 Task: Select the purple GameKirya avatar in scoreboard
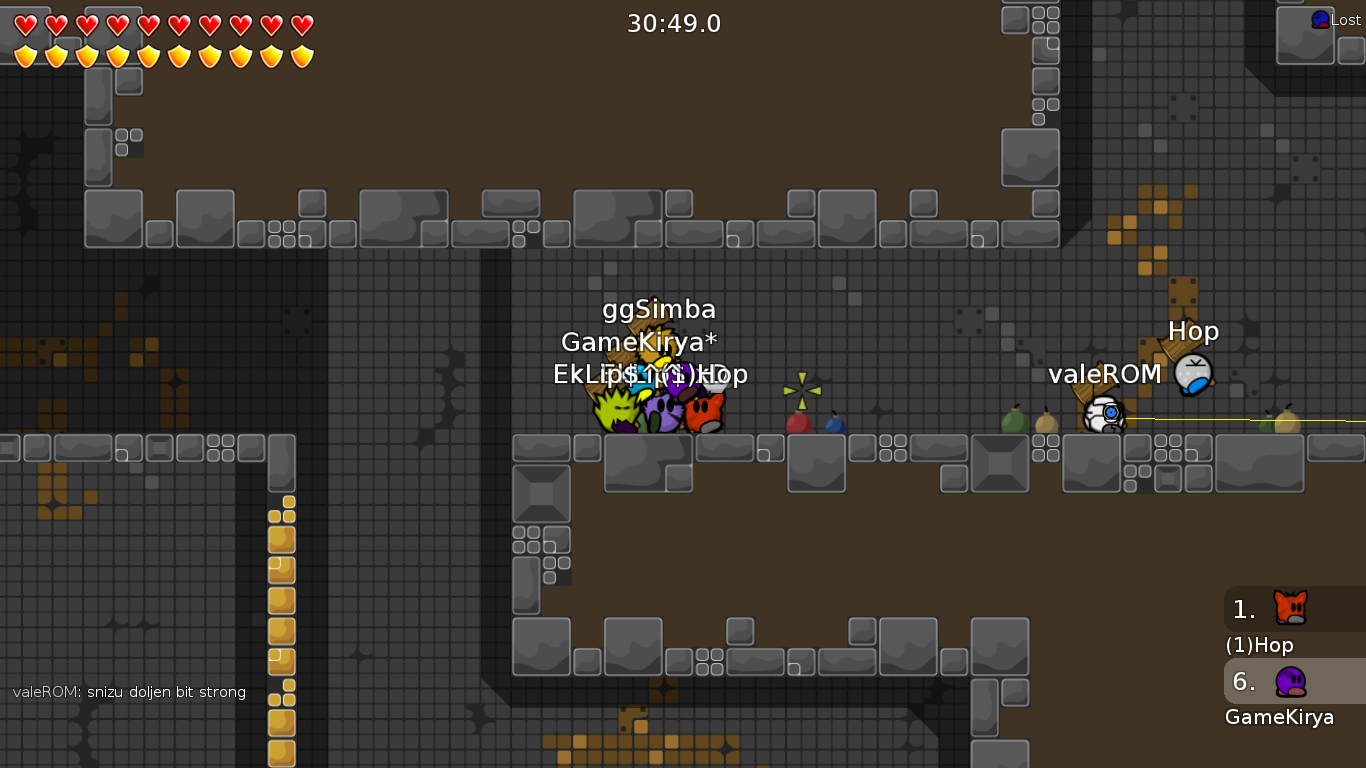click(1289, 682)
